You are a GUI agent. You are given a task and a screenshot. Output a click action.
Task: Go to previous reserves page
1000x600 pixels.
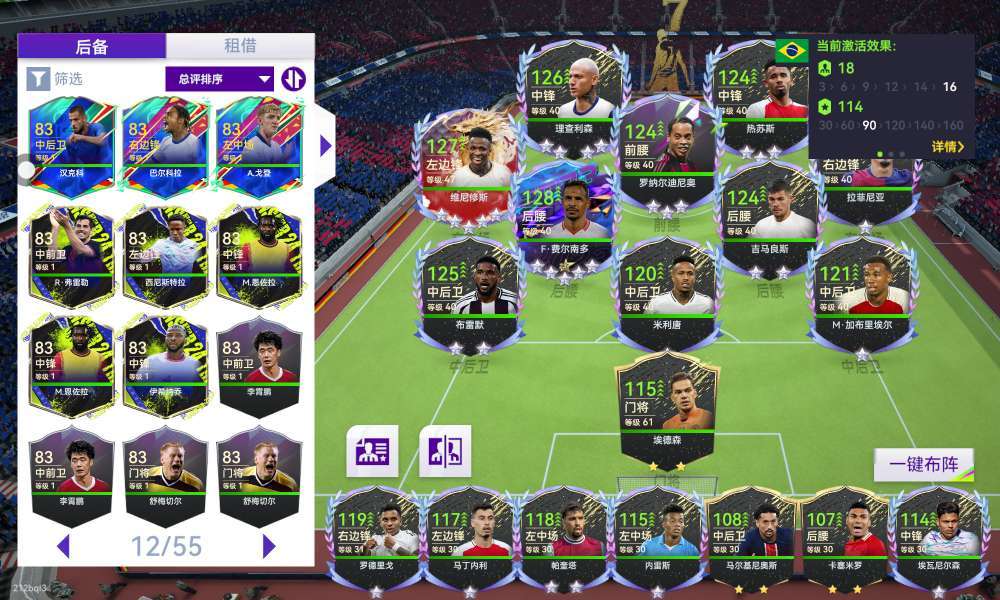(x=62, y=546)
